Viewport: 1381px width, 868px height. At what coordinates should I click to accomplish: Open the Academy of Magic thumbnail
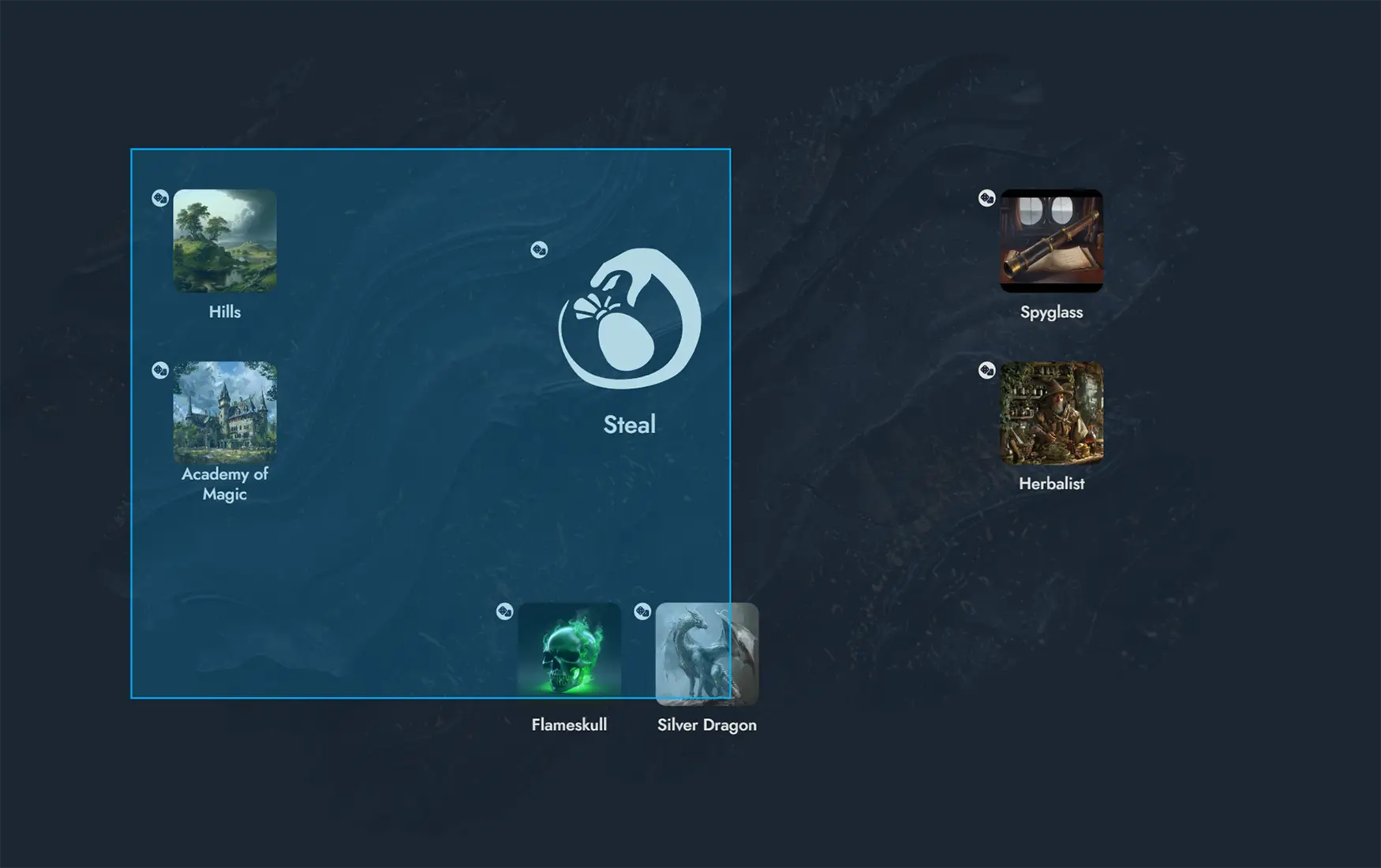pos(225,412)
